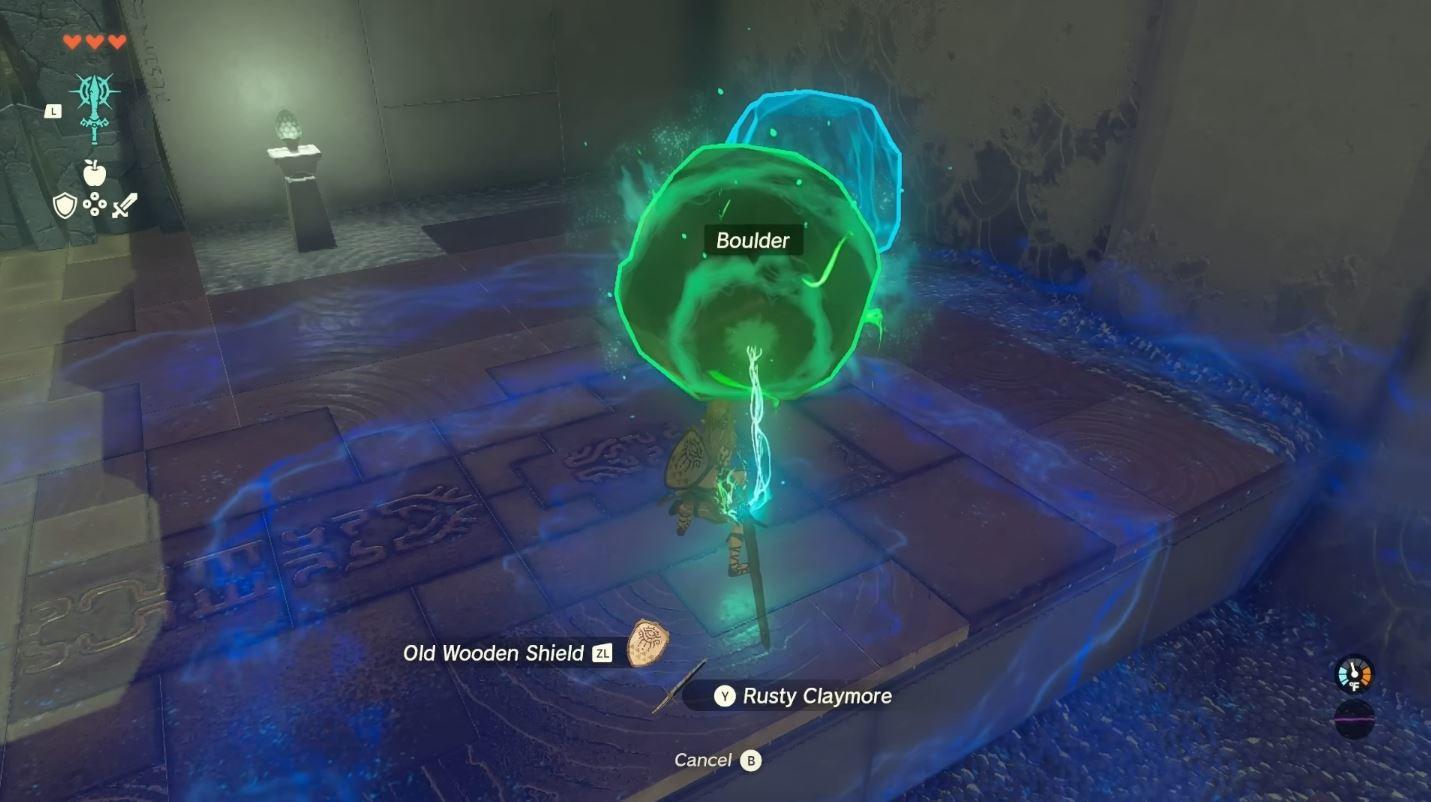
Task: Click the sword icon beside the d-pad
Action: 124,206
